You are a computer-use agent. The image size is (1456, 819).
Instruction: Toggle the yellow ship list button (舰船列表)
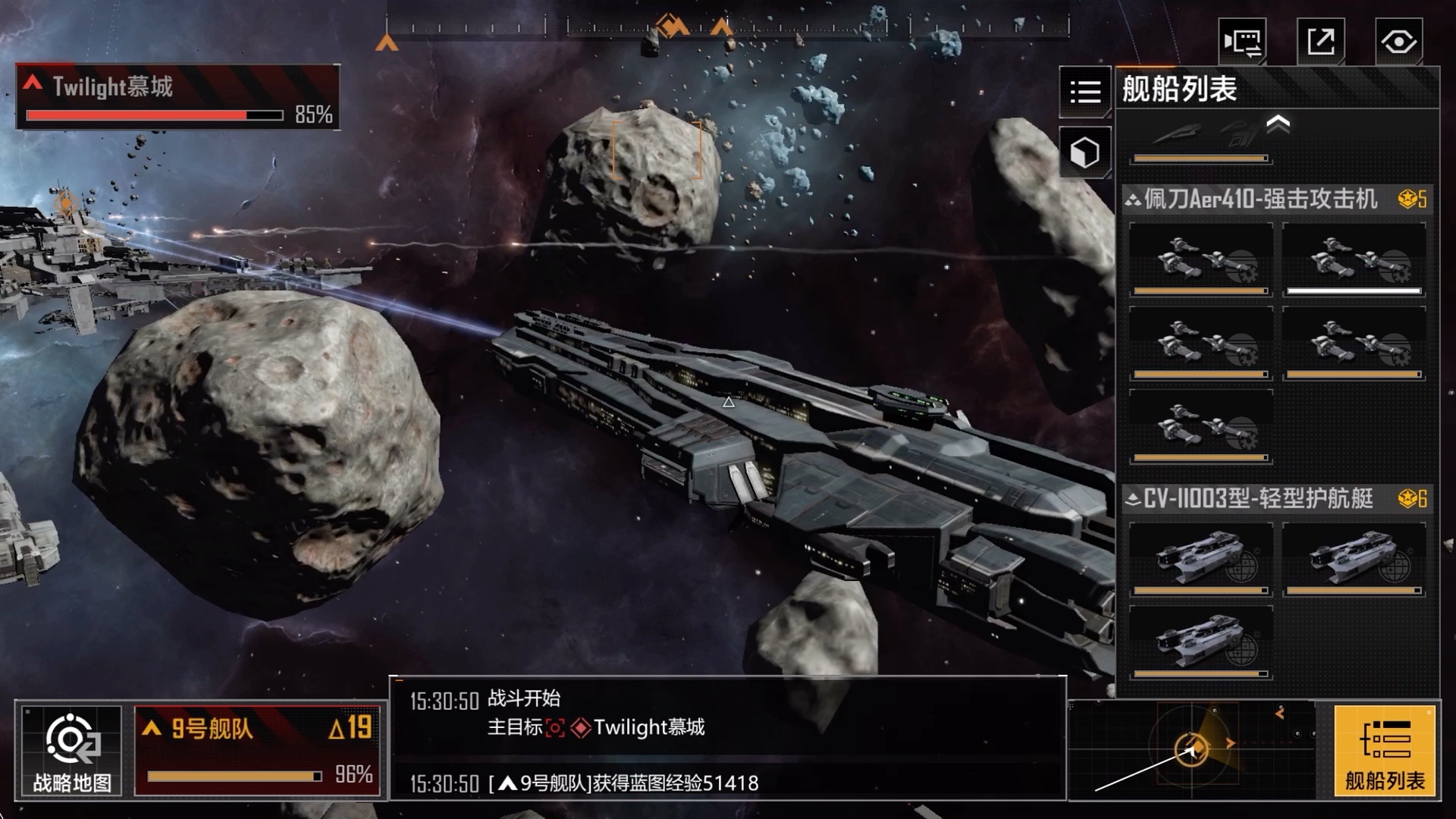(x=1385, y=750)
